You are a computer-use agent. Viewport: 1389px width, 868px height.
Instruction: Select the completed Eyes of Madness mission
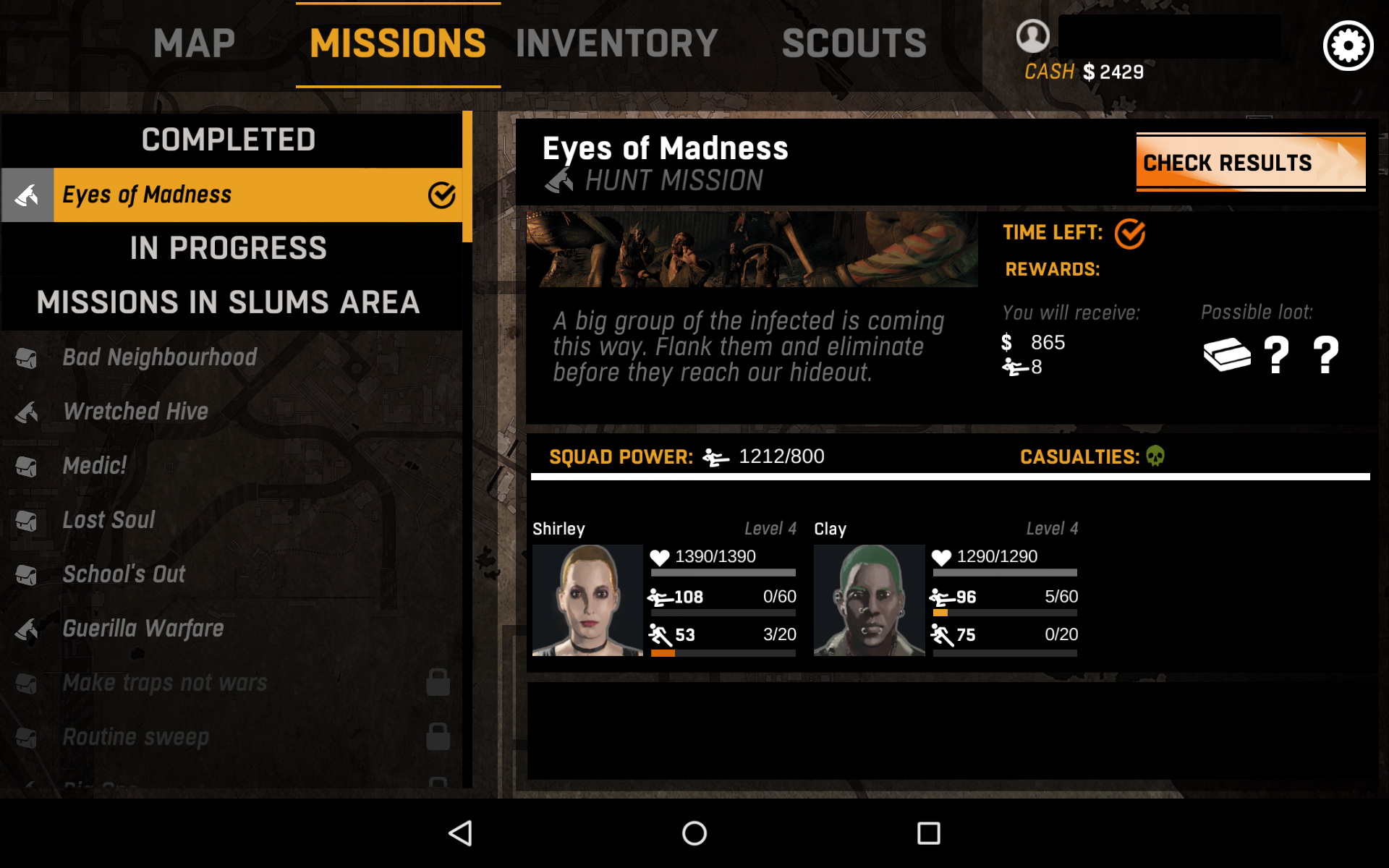(x=231, y=195)
